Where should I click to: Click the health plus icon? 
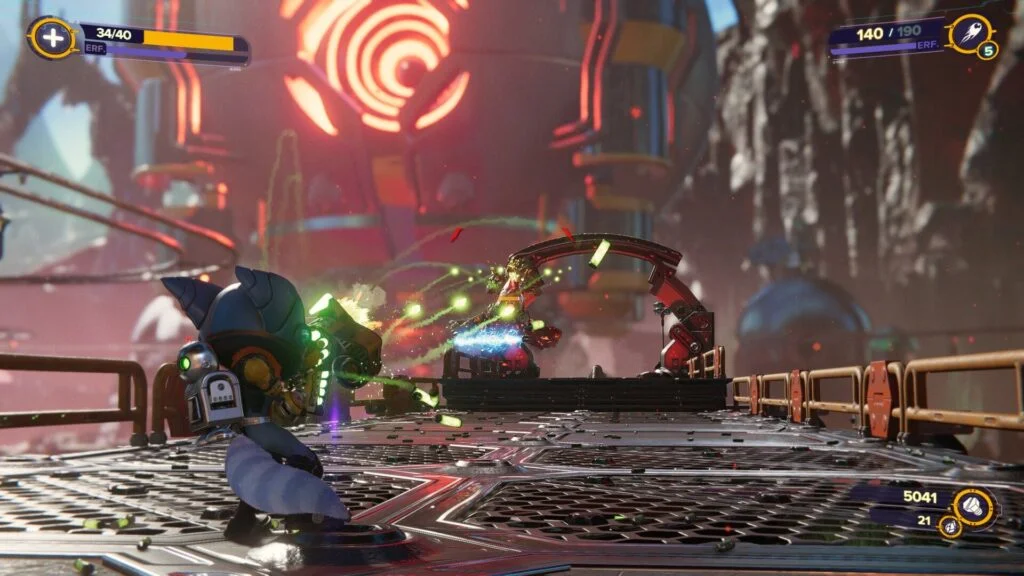tap(47, 38)
